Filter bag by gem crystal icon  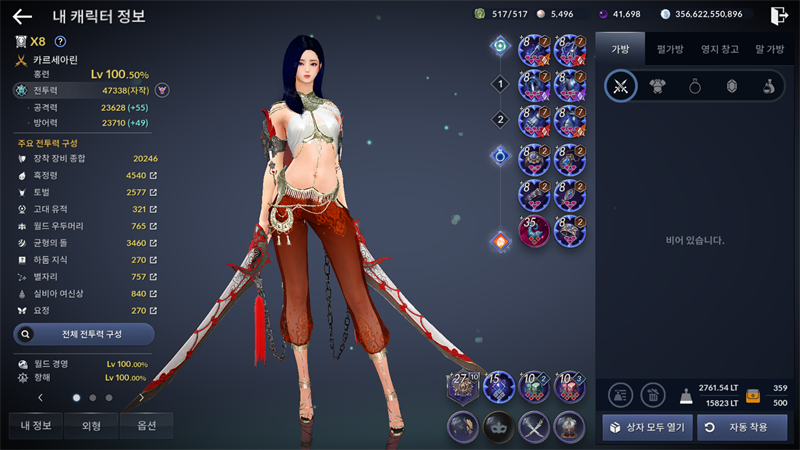click(x=731, y=86)
